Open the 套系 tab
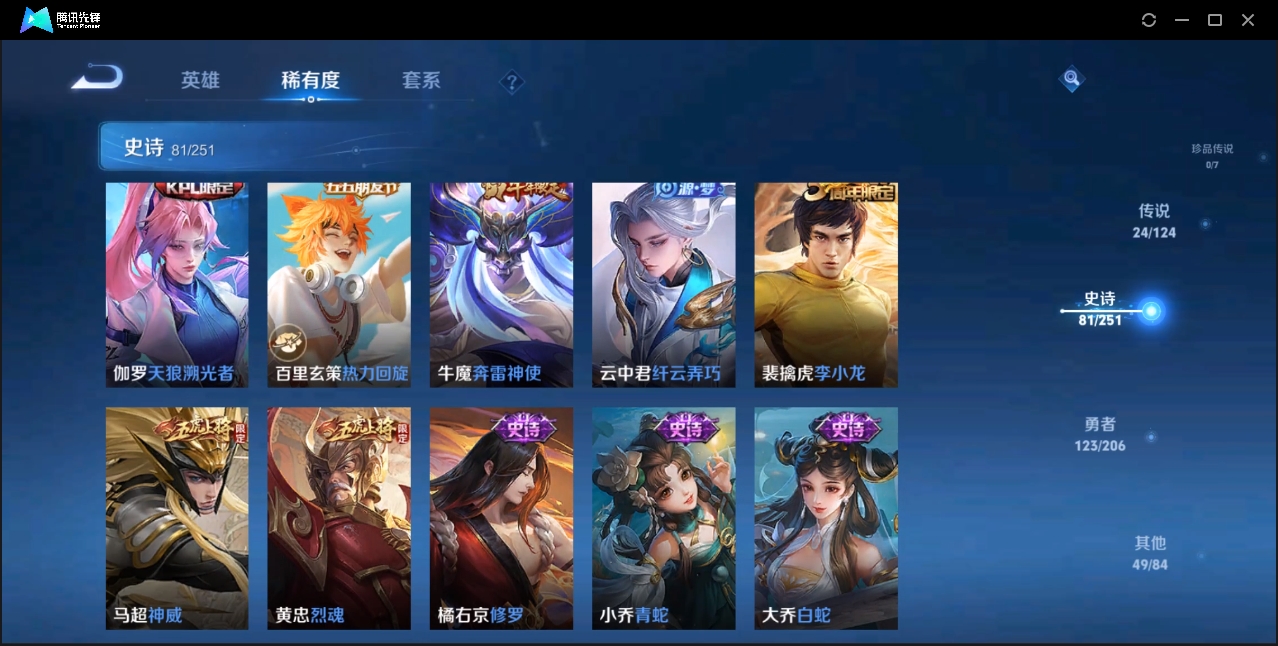 421,80
